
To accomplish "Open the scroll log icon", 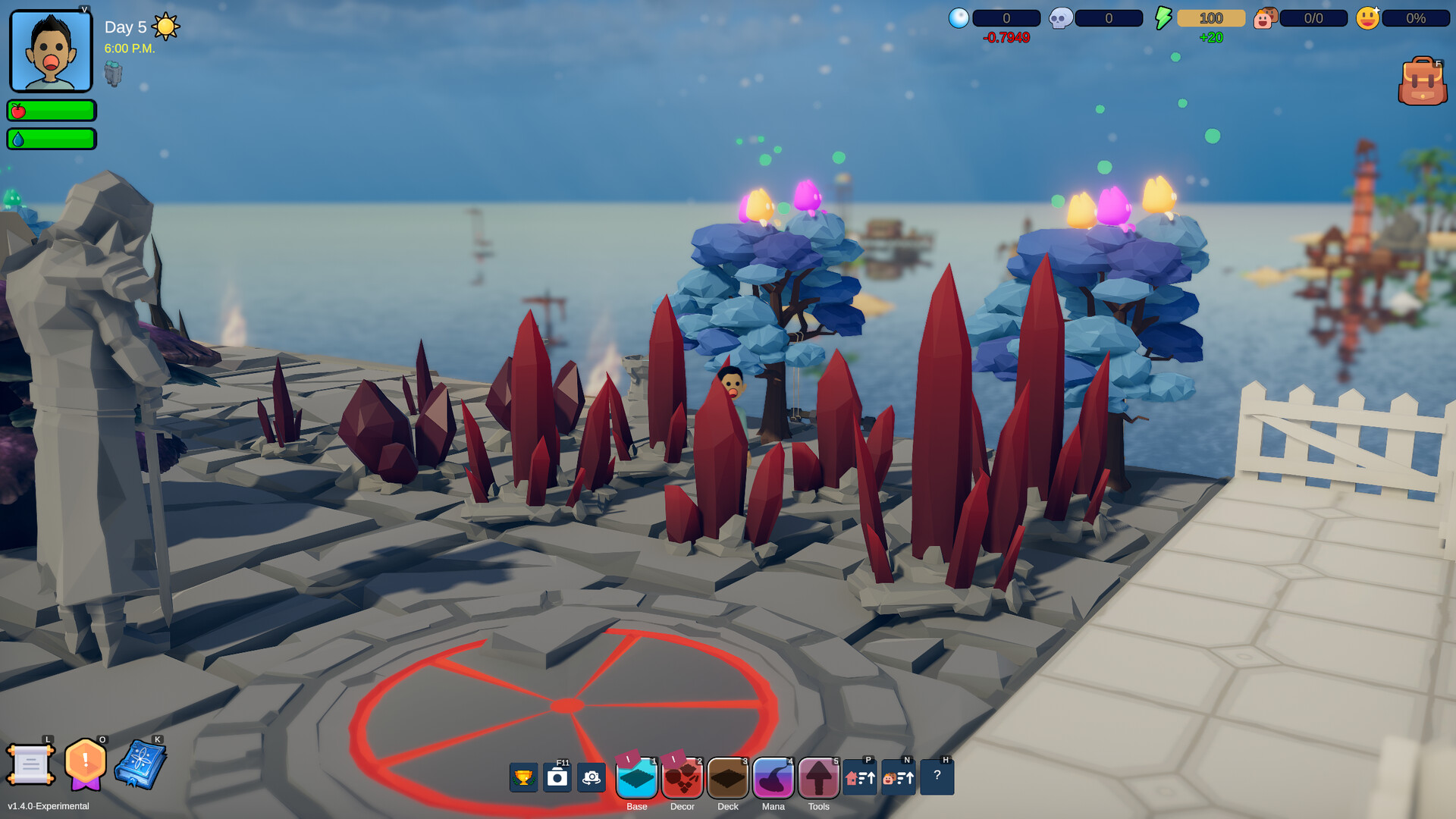I will 30,764.
